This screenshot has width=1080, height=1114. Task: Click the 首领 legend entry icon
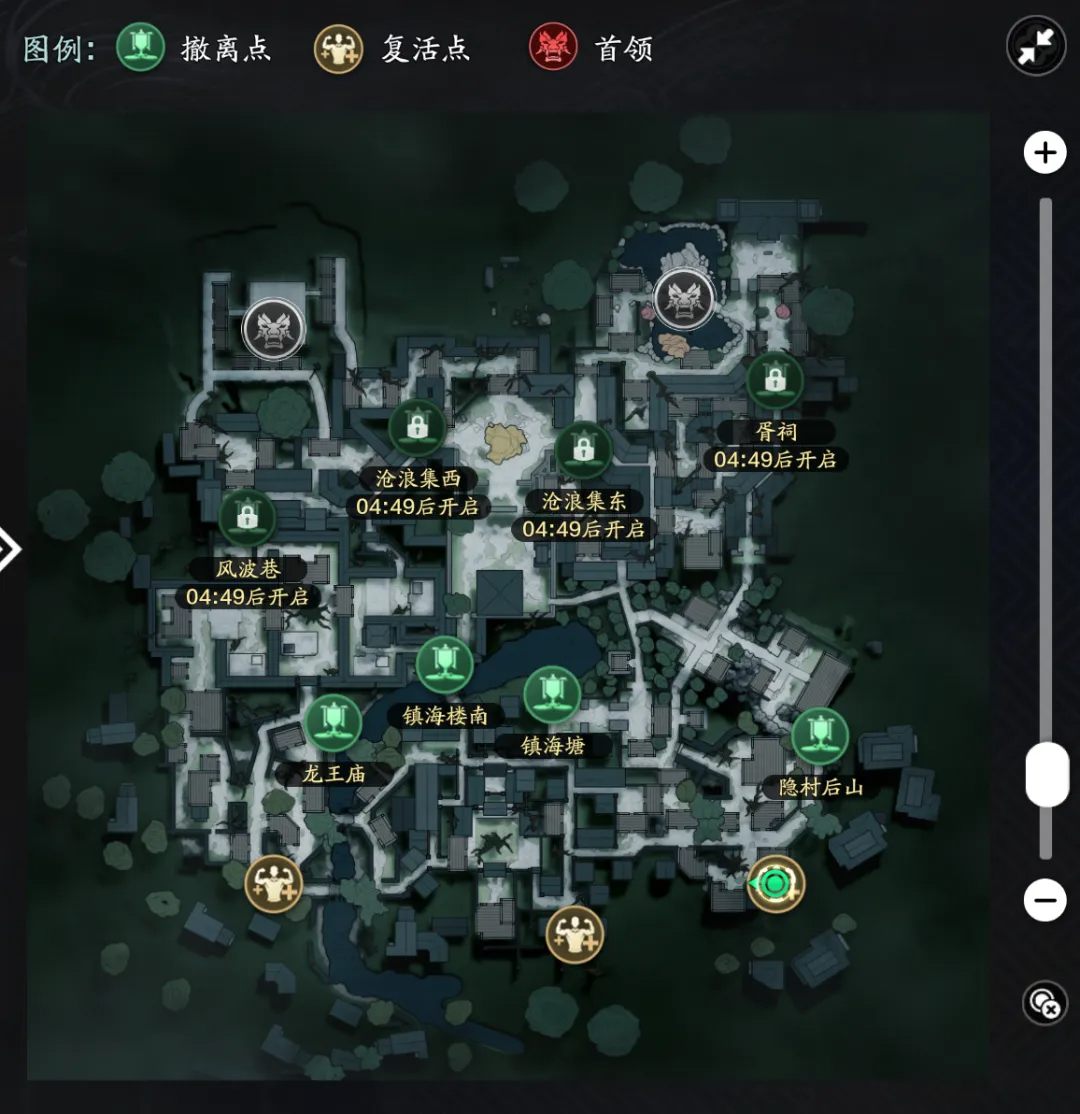tap(554, 48)
